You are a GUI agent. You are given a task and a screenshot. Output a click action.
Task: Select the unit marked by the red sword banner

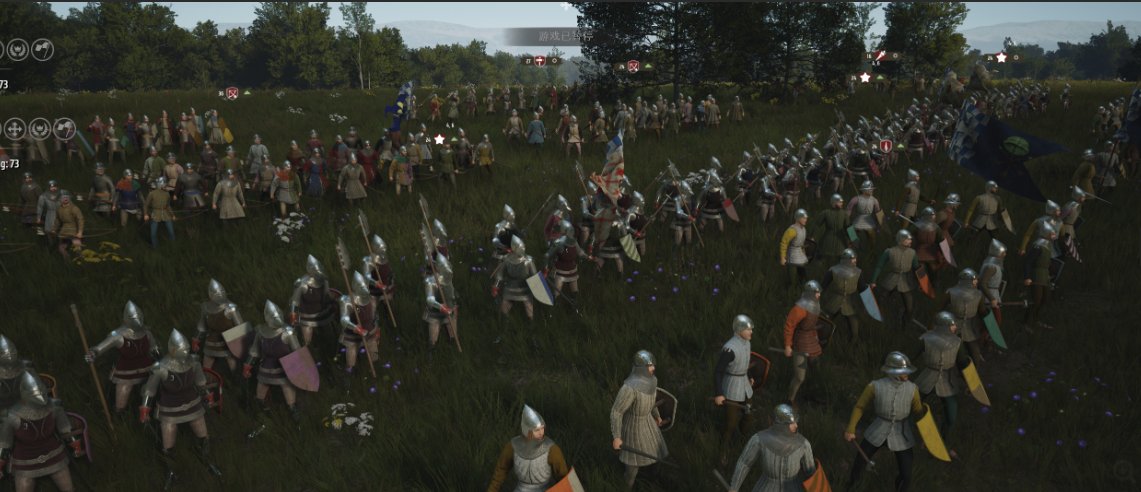[x=879, y=57]
